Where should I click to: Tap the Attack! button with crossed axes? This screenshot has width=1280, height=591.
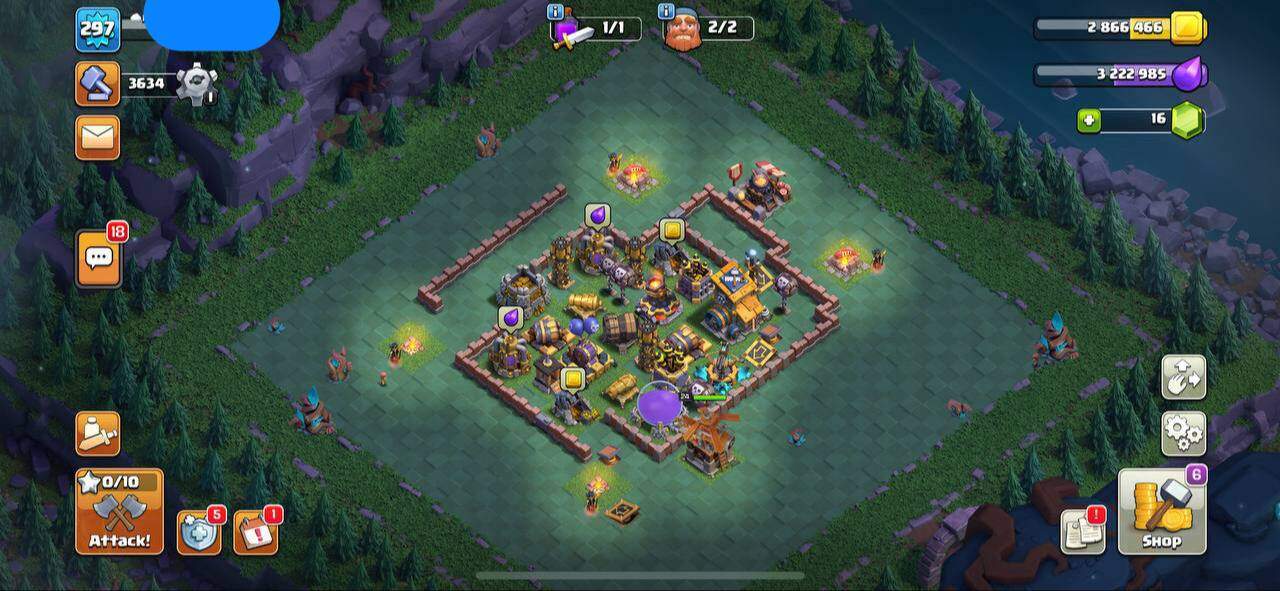pyautogui.click(x=119, y=511)
